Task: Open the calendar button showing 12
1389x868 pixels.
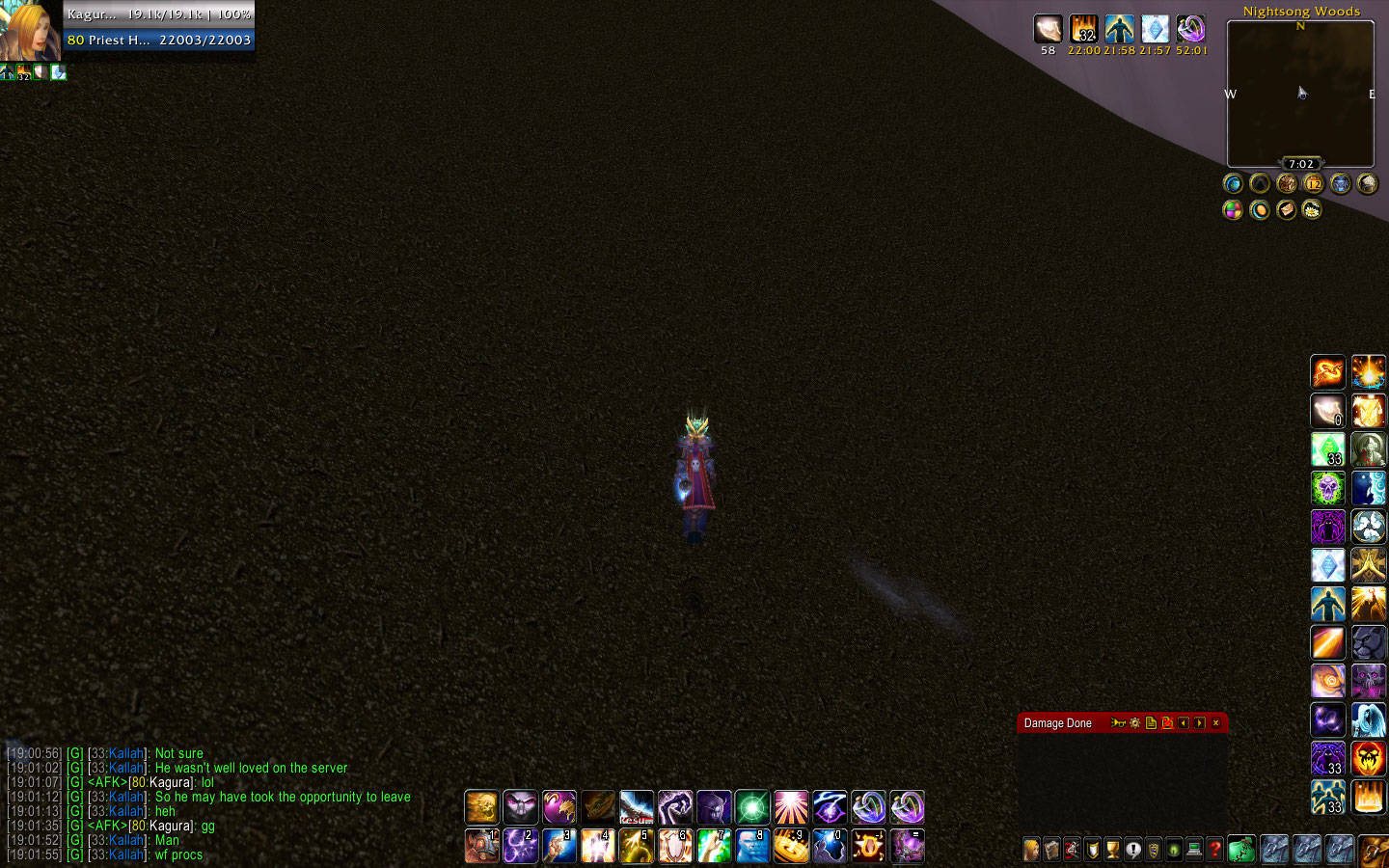Action: pyautogui.click(x=1313, y=183)
